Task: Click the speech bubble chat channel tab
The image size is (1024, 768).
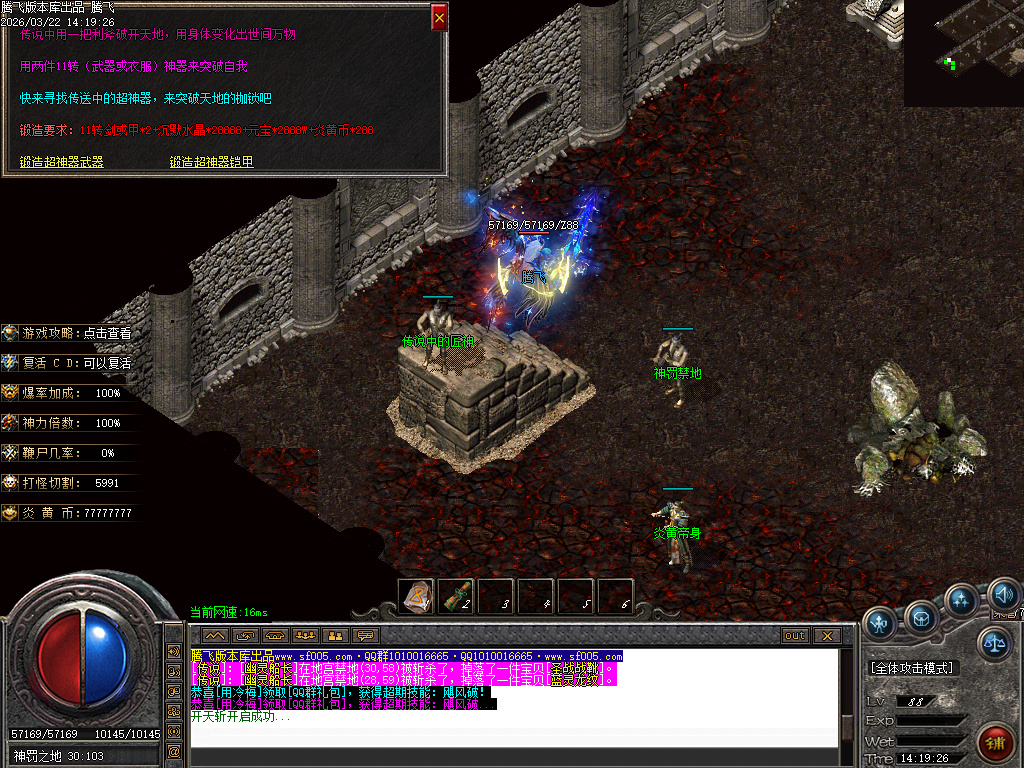Action: coord(365,635)
